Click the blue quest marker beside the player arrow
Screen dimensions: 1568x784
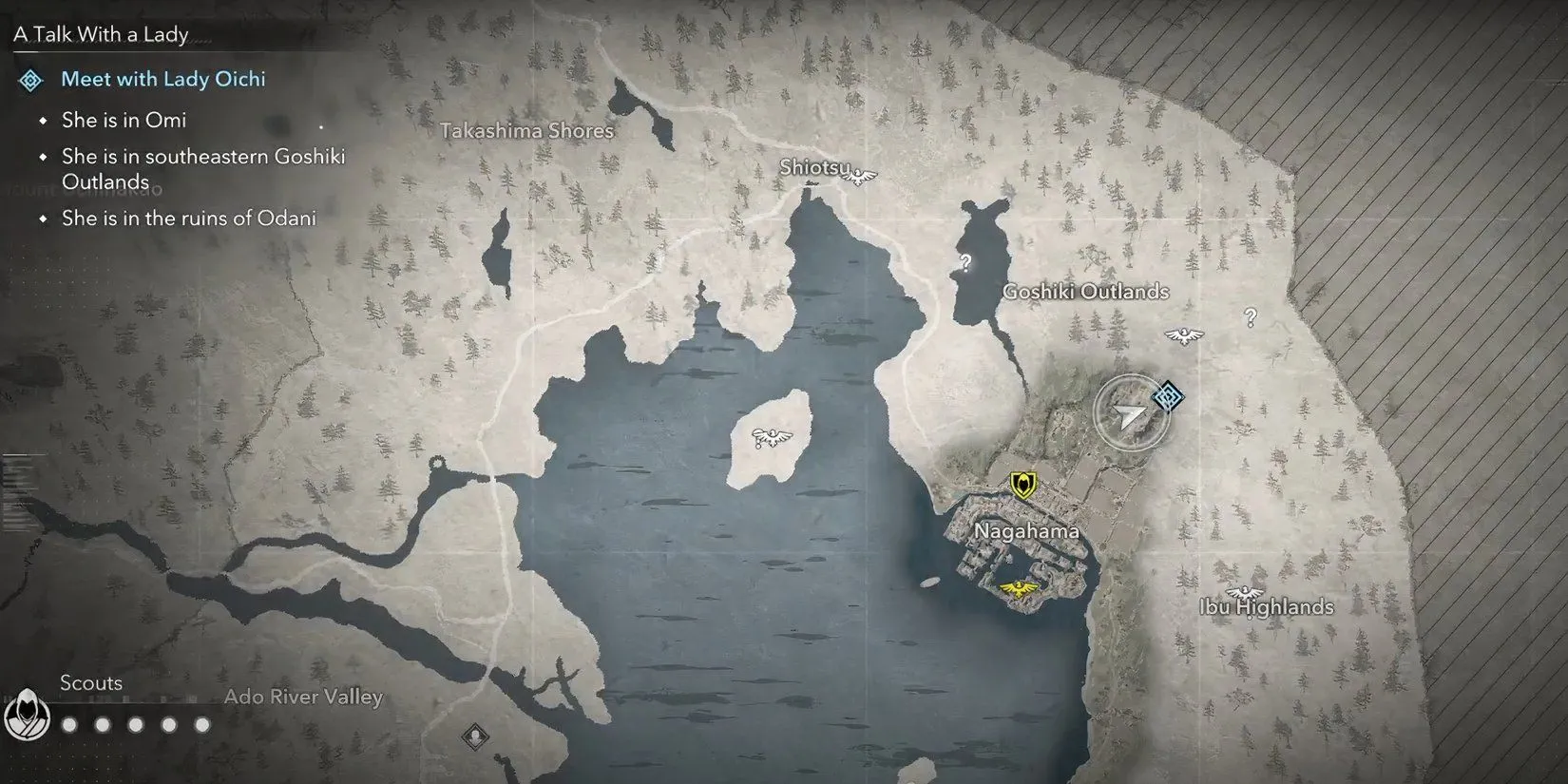pos(1168,396)
